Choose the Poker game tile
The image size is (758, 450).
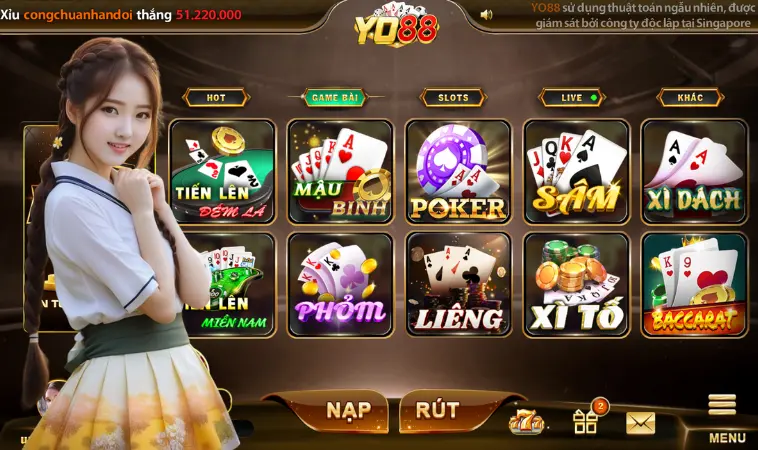tap(458, 171)
